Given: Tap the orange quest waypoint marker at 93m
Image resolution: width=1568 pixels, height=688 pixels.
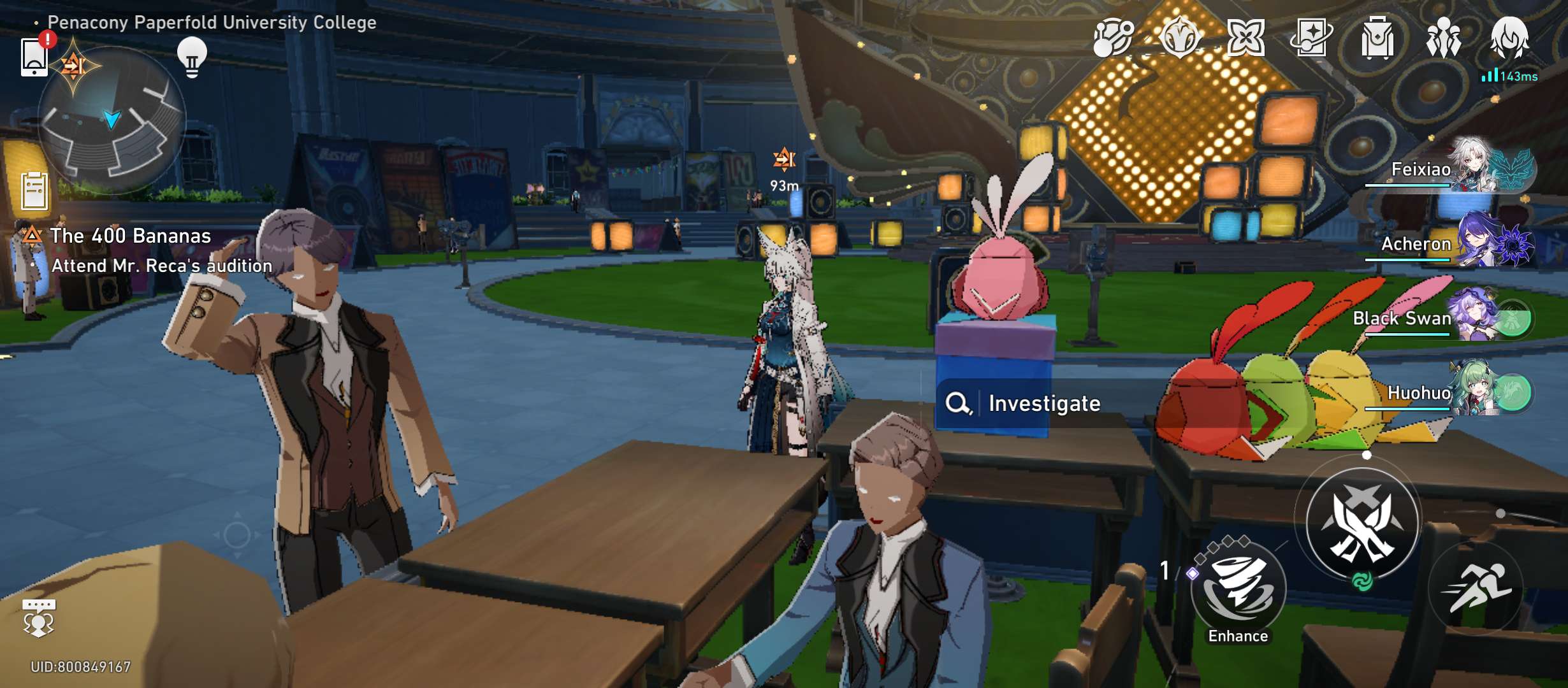Looking at the screenshot, I should 784,159.
